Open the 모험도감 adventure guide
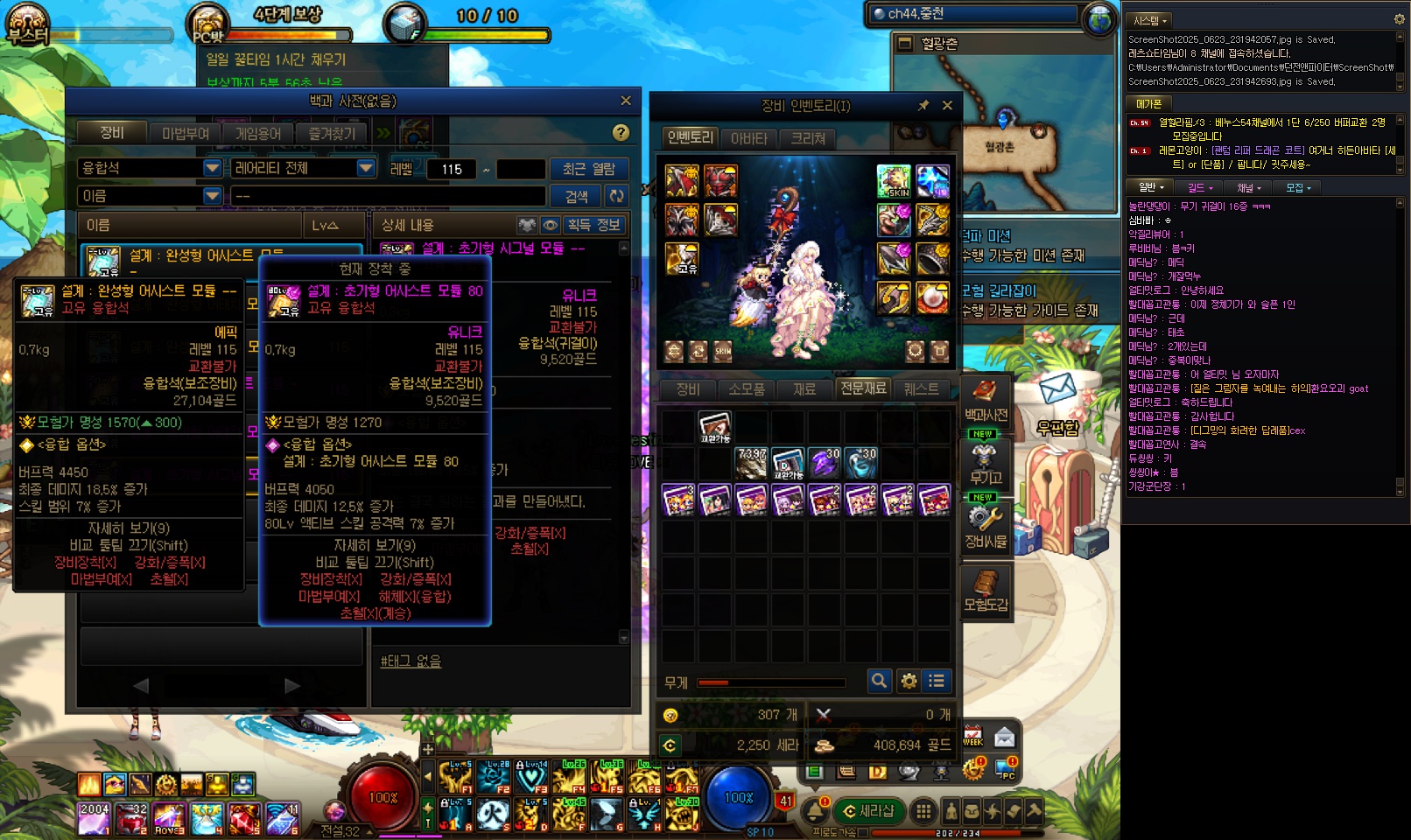This screenshot has width=1411, height=840. click(986, 591)
